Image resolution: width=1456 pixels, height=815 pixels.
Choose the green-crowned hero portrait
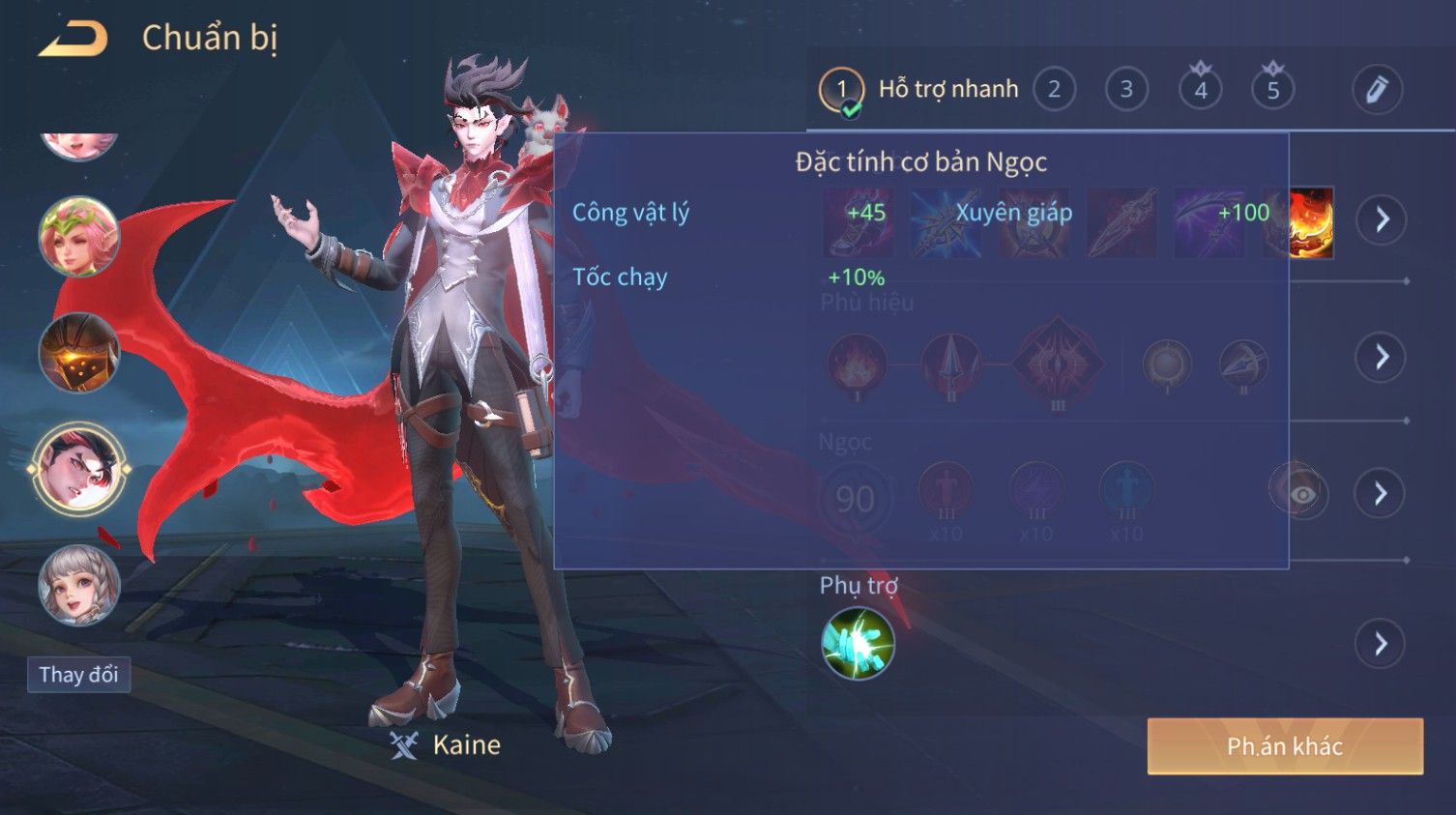[x=79, y=237]
